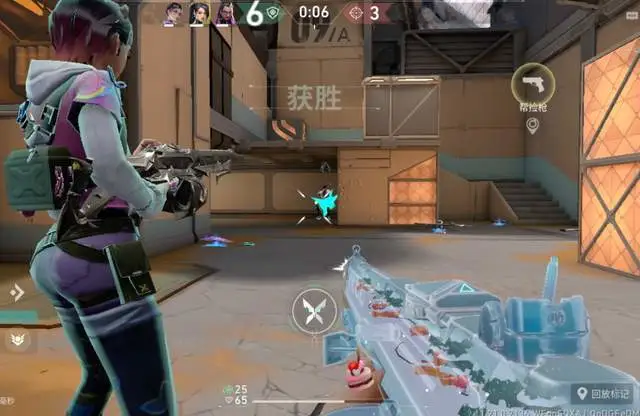This screenshot has height=416, width=640.
Task: Tap the location pin under the pistol
Action: (532, 125)
